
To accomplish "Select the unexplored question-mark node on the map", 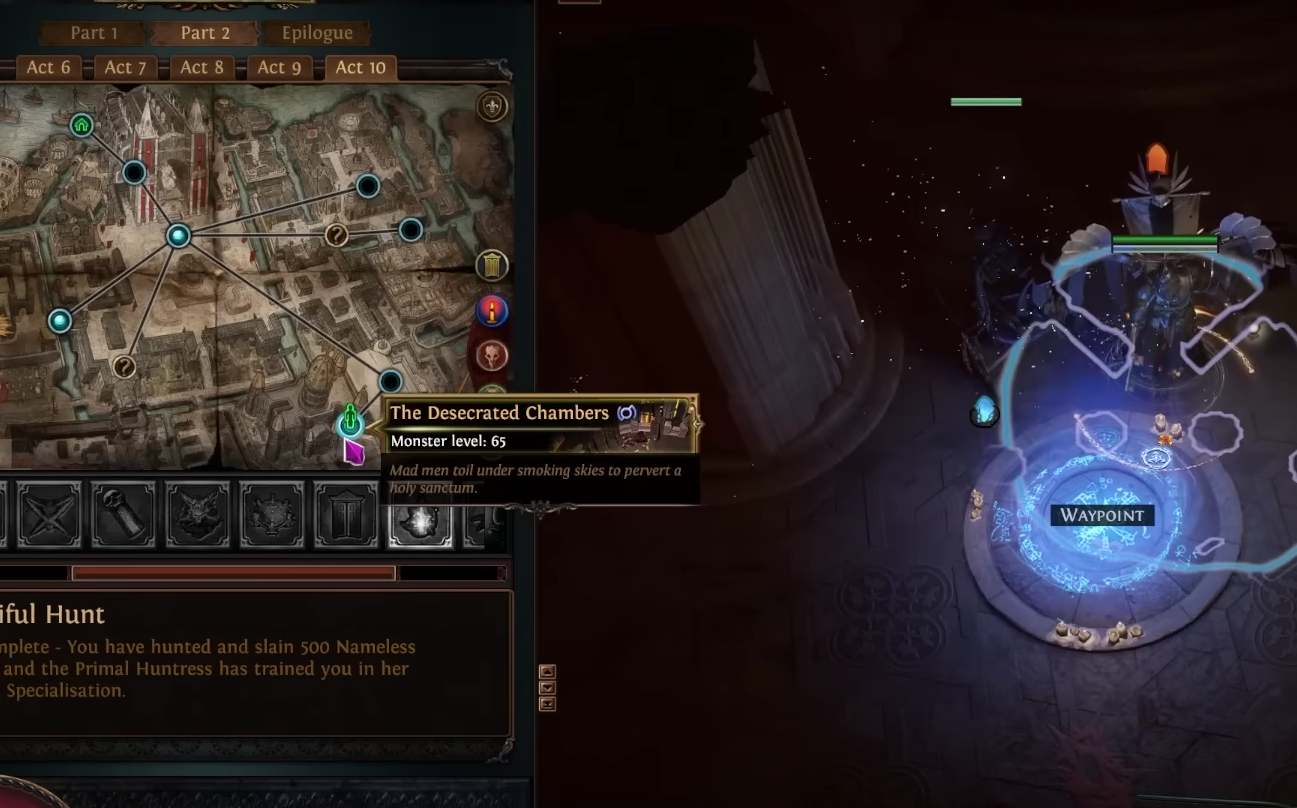I will pyautogui.click(x=336, y=236).
